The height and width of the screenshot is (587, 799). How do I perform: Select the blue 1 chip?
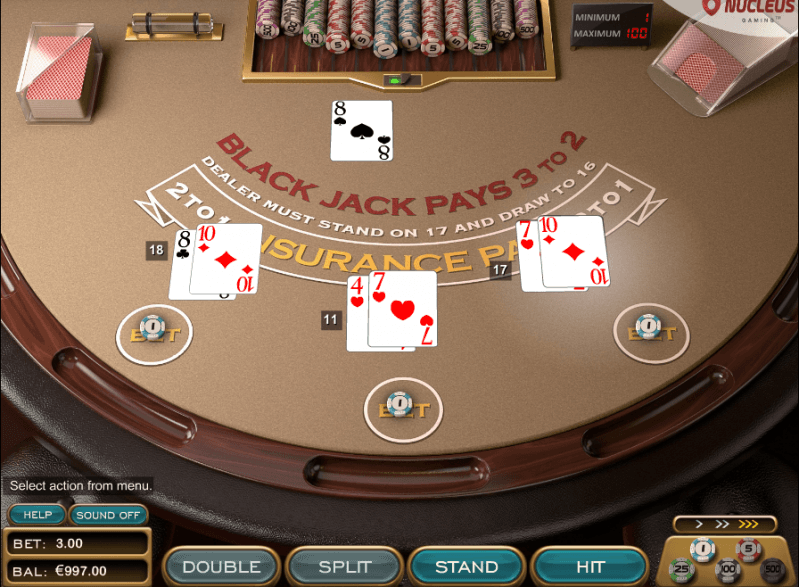click(703, 548)
